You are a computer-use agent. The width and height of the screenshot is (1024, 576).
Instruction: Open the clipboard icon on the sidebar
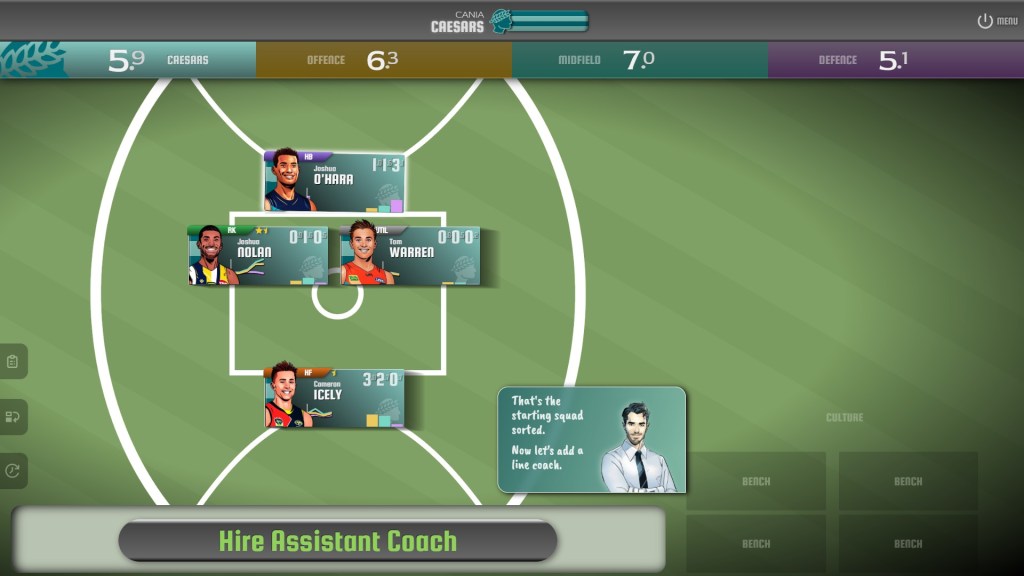tap(13, 361)
